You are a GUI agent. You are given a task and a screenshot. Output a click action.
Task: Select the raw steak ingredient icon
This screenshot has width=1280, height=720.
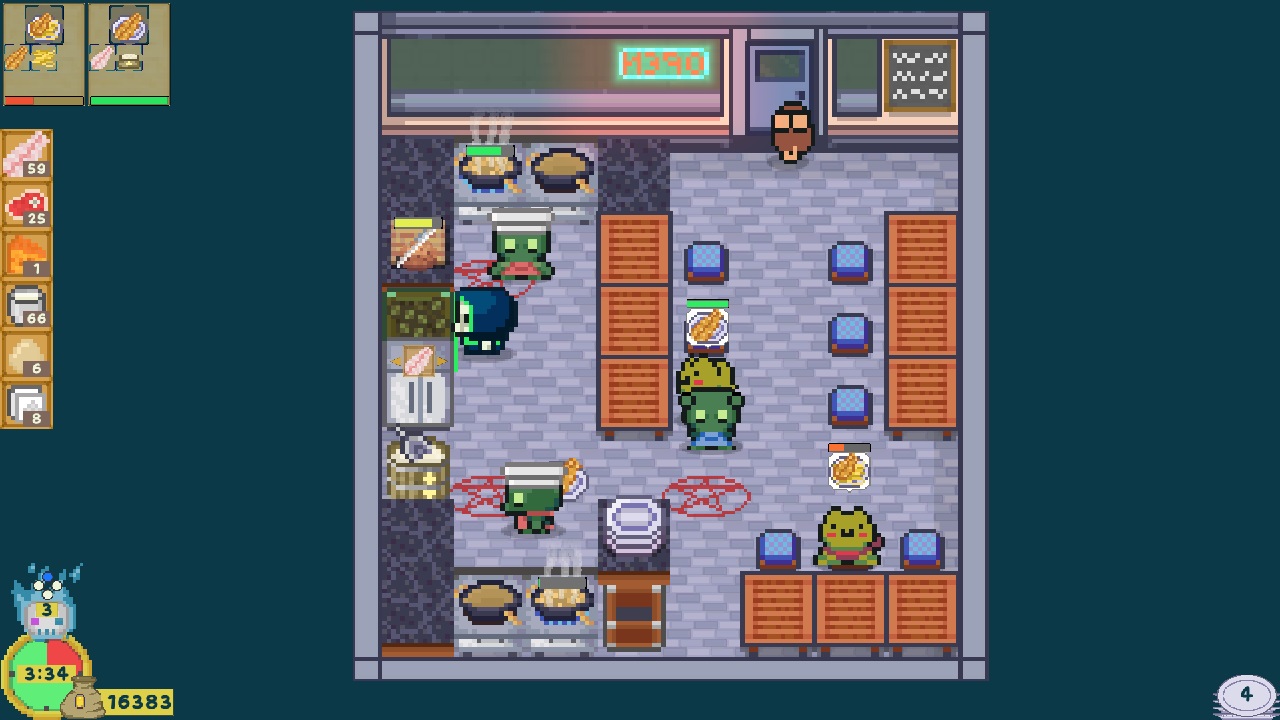27,205
